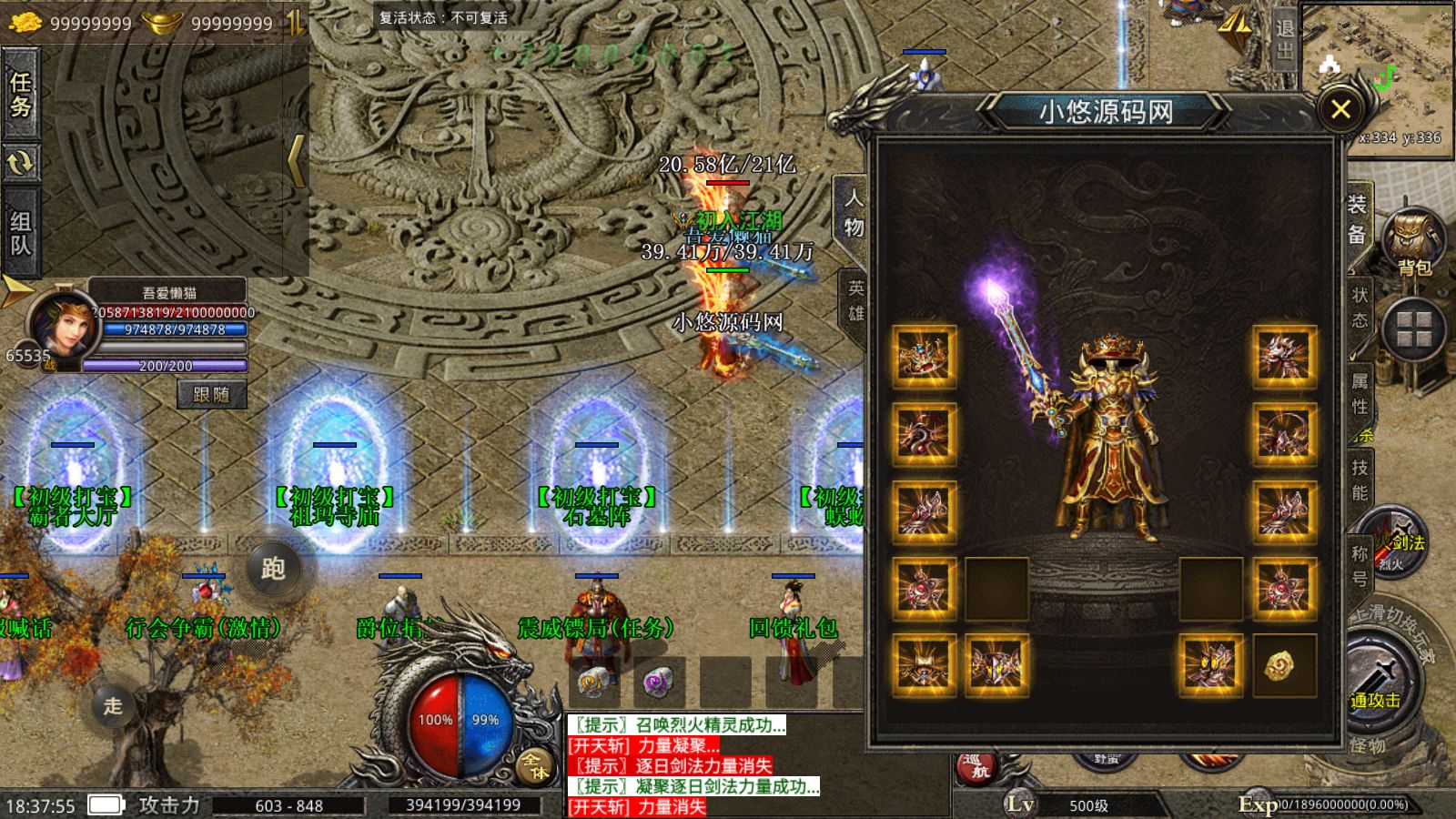Screen dimensions: 1456x819
Task: Select the golden medal charm slot
Action: pyautogui.click(x=1283, y=665)
